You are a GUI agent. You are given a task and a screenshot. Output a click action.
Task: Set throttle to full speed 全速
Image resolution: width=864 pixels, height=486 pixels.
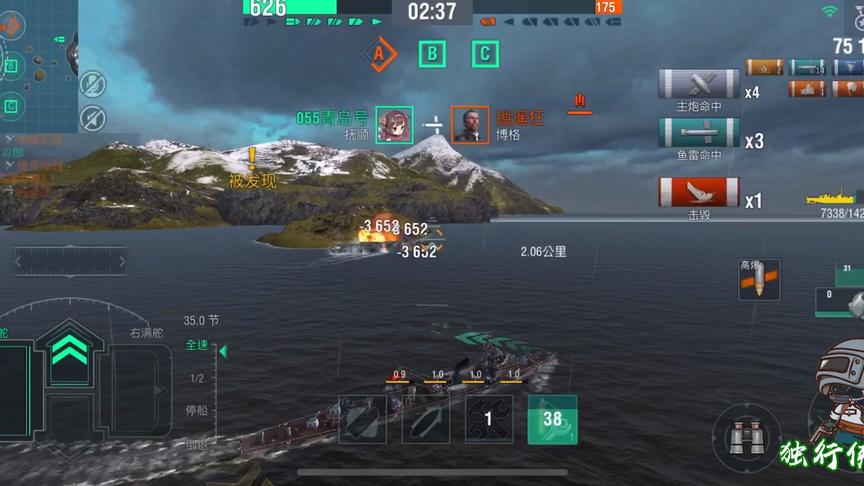196,345
